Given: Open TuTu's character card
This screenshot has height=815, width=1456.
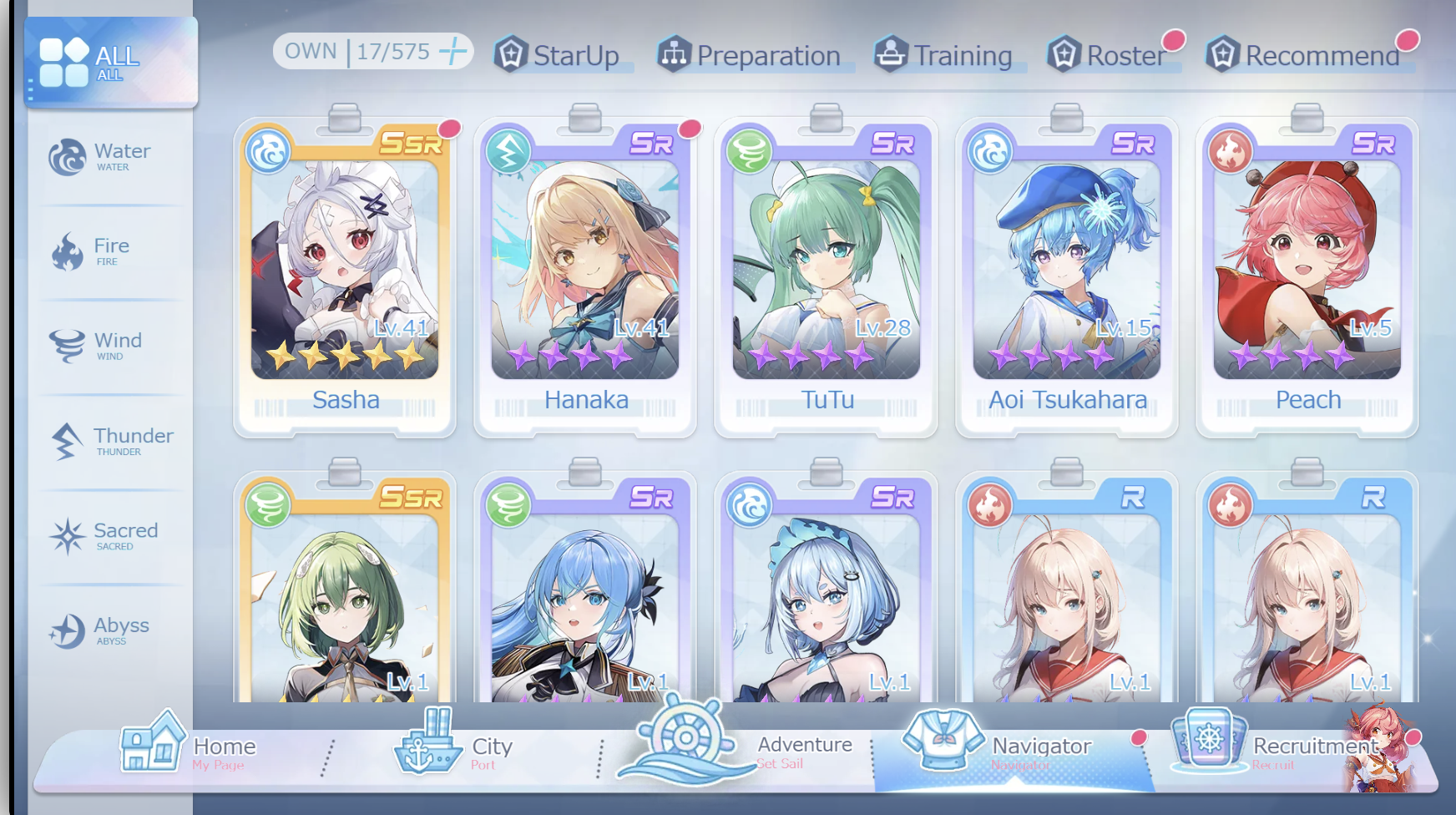Looking at the screenshot, I should point(827,276).
